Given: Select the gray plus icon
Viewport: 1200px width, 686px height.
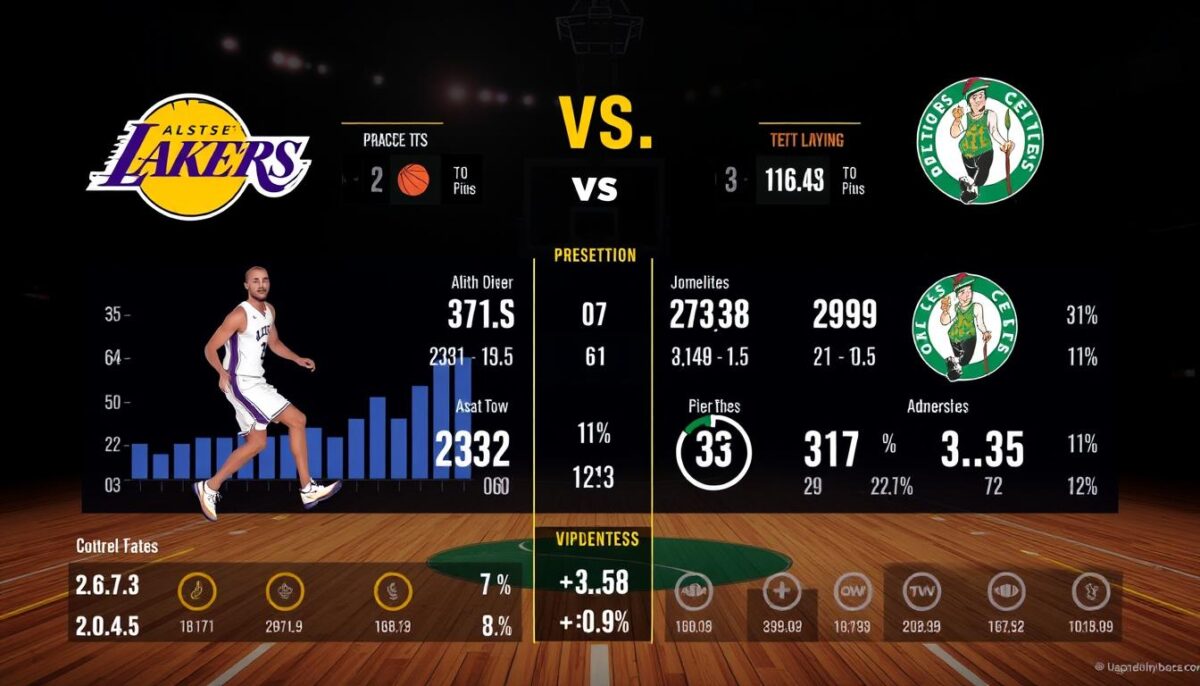Looking at the screenshot, I should click(x=781, y=593).
